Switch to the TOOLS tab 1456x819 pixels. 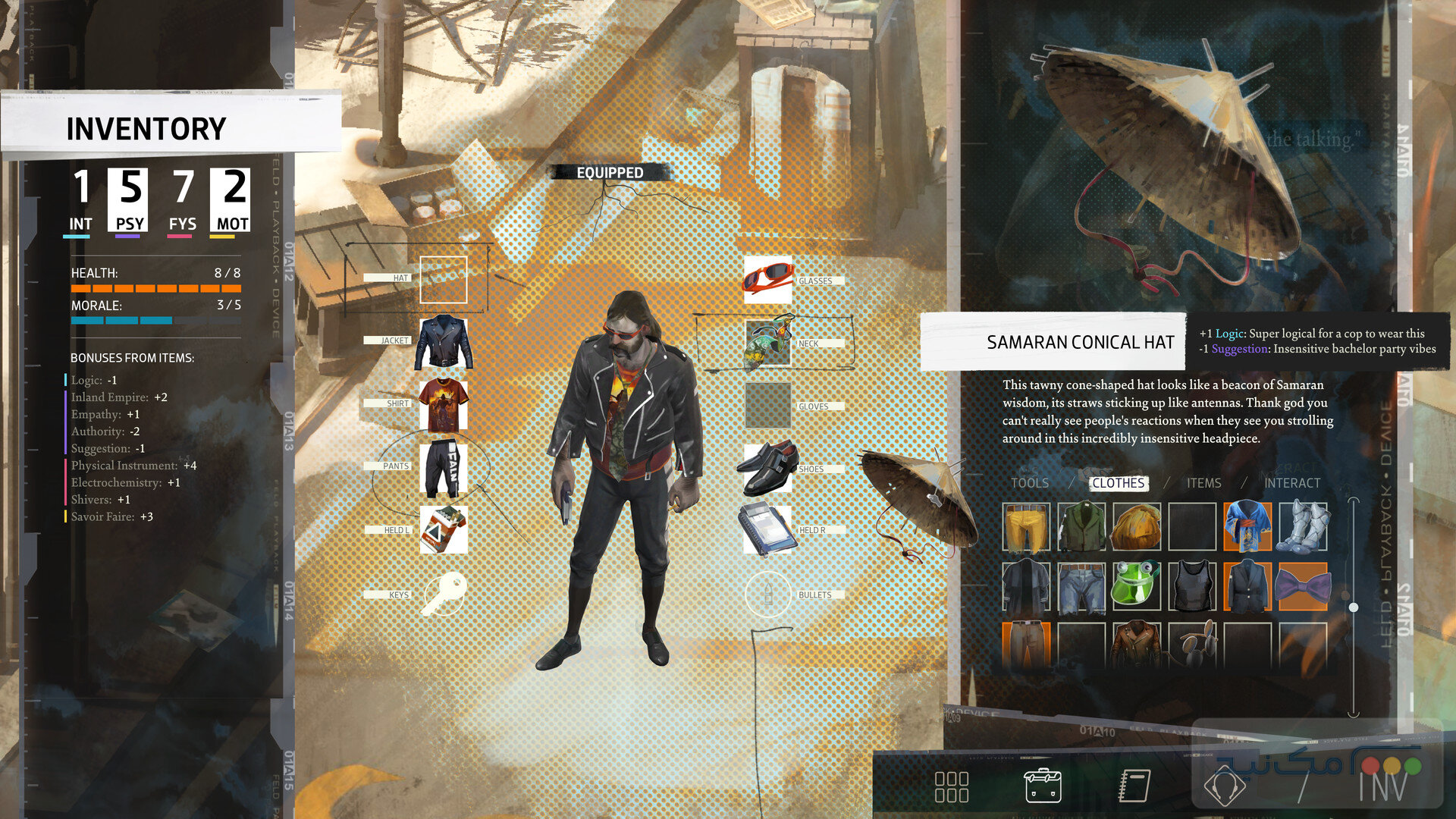pos(1031,483)
